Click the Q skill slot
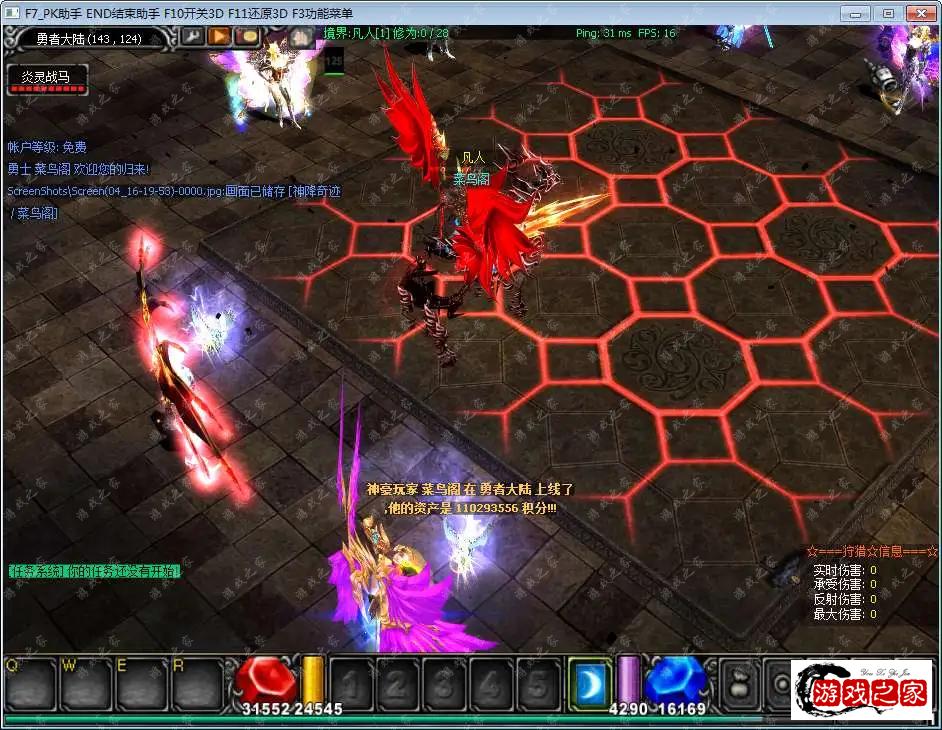The height and width of the screenshot is (730, 942). coord(28,684)
